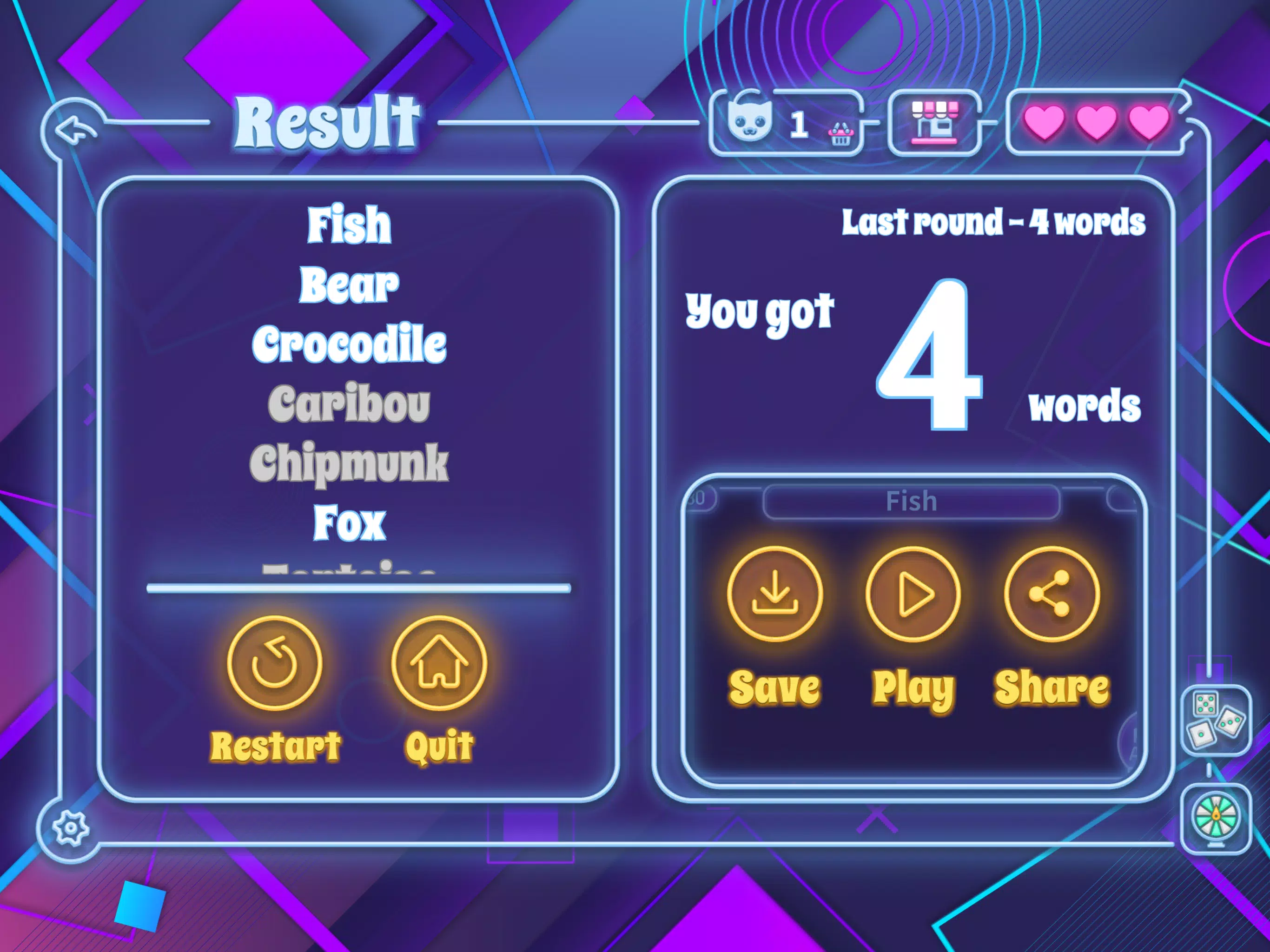Click the Save download icon
The image size is (1270, 952).
pyautogui.click(x=774, y=594)
